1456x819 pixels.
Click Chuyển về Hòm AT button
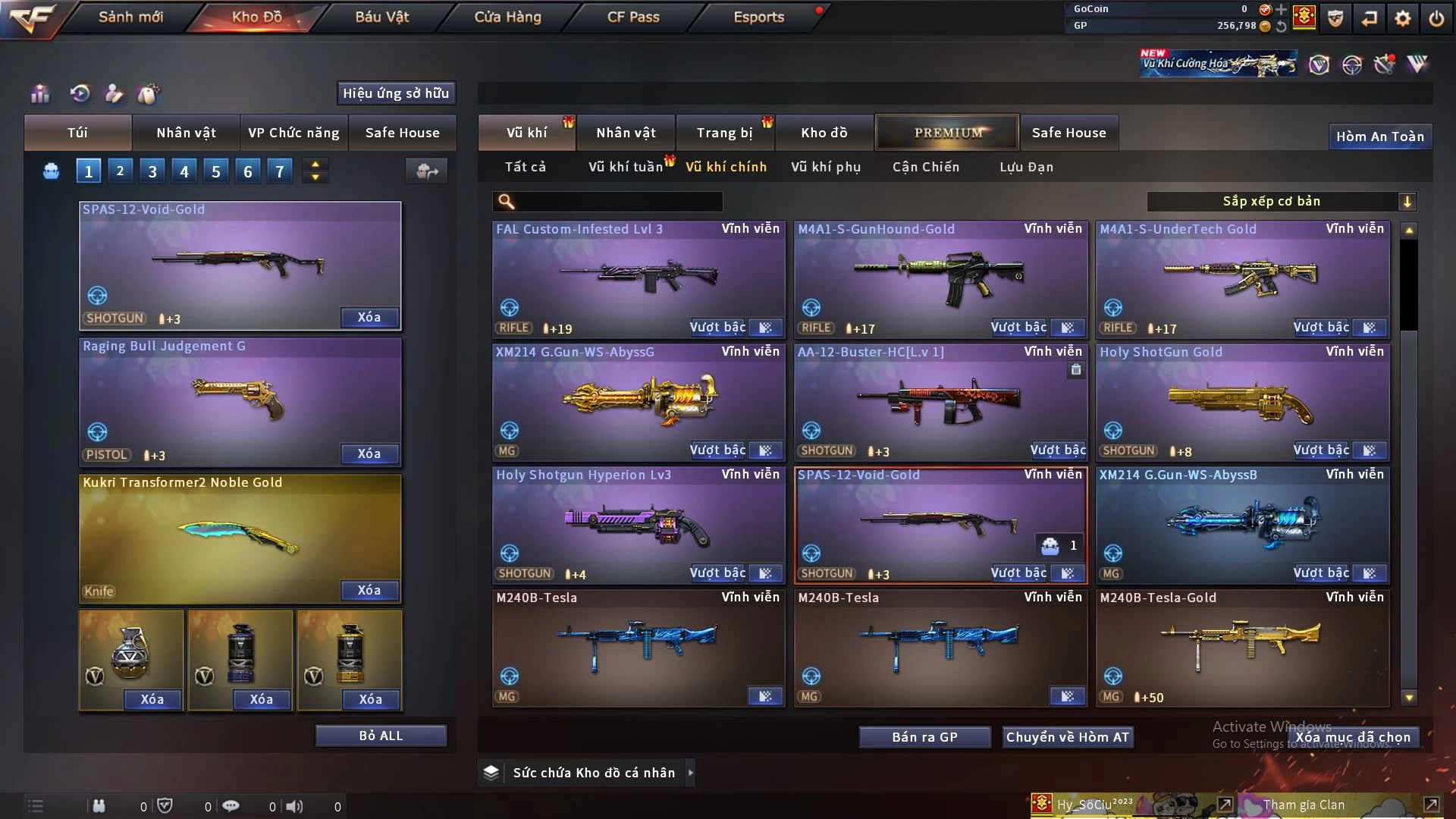click(x=1067, y=737)
